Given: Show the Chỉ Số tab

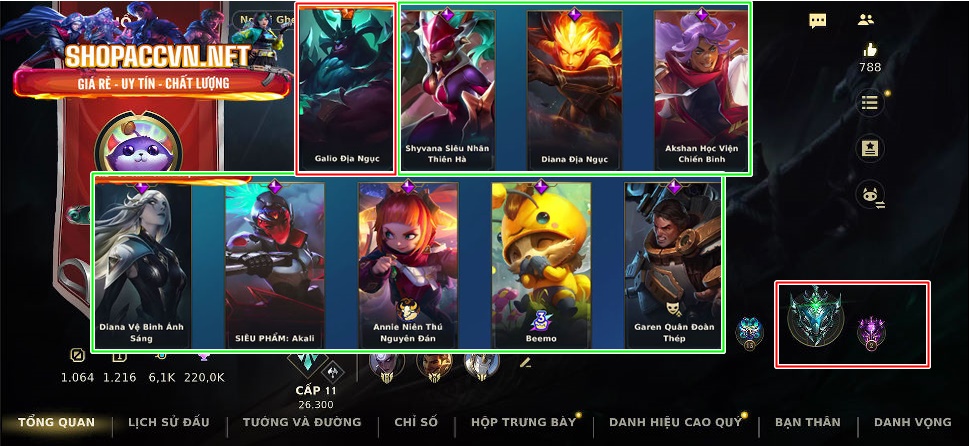Looking at the screenshot, I should pyautogui.click(x=415, y=422).
